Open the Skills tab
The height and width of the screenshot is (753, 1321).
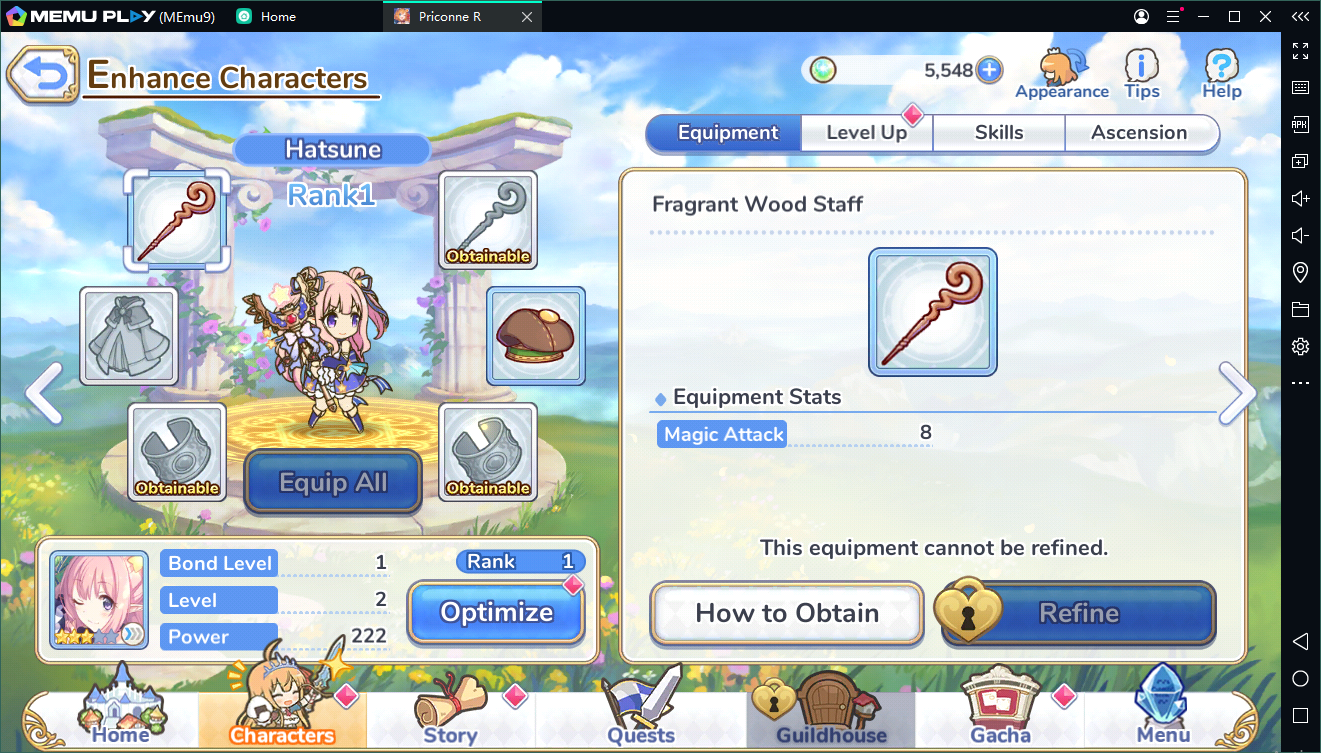(998, 133)
